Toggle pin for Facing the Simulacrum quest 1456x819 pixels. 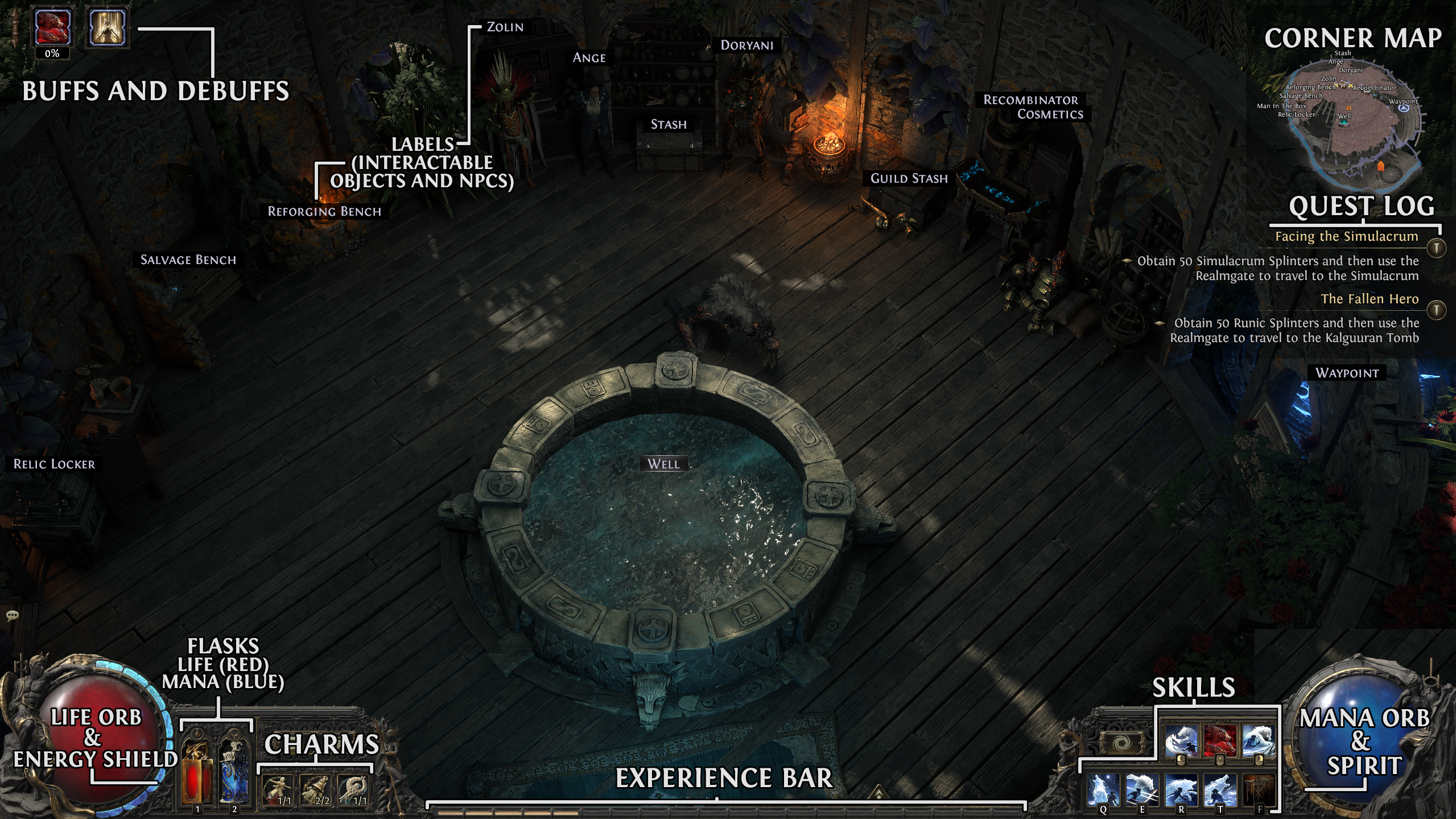click(x=1437, y=248)
